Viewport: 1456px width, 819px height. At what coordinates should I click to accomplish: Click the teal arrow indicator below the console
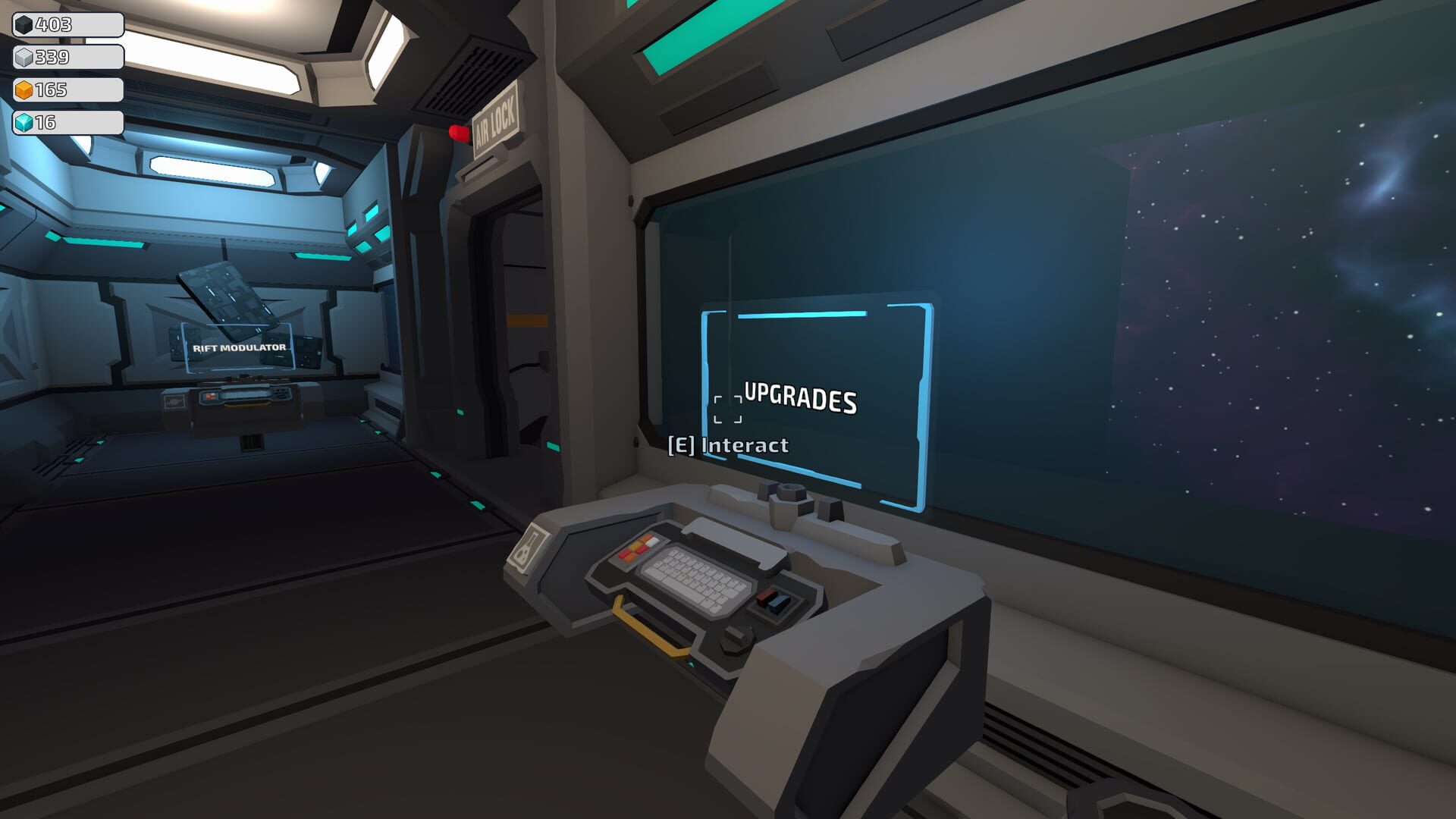(692, 664)
